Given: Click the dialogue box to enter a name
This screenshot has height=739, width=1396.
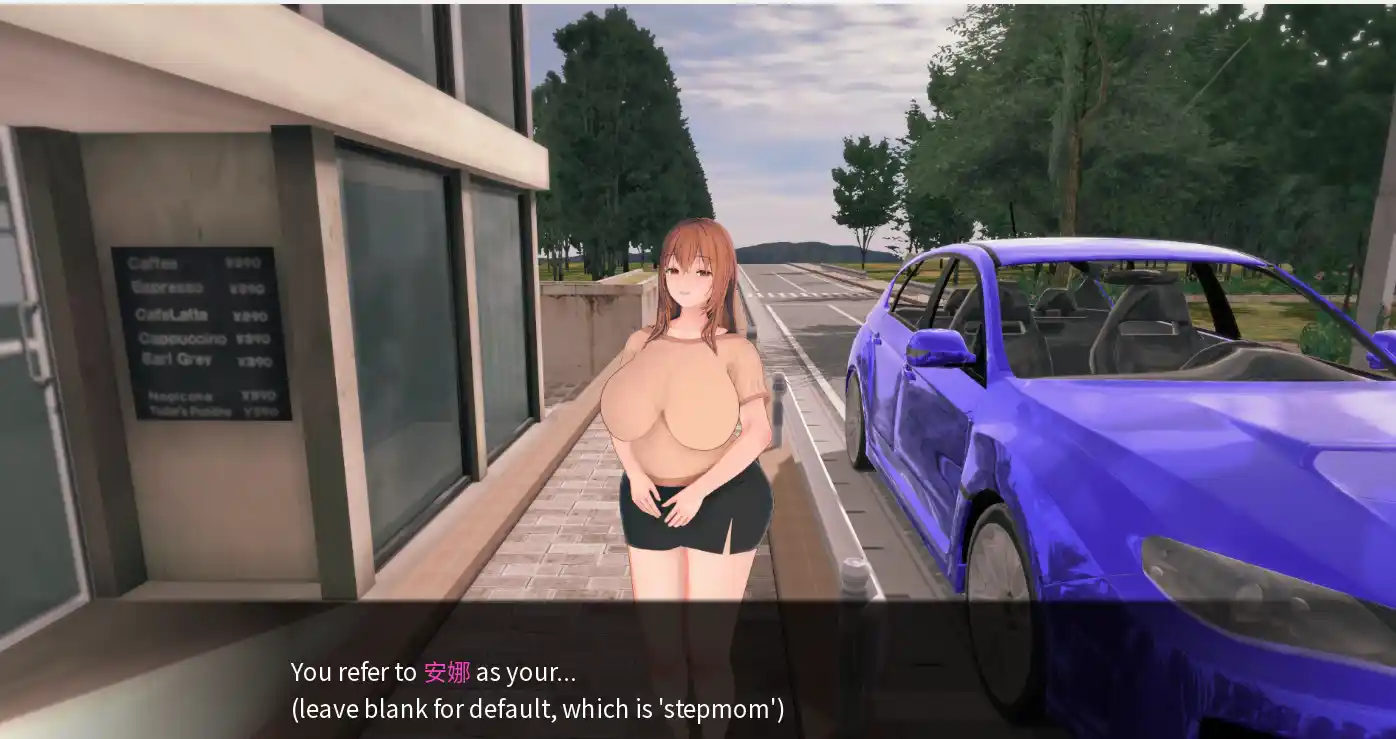Looking at the screenshot, I should 700,690.
